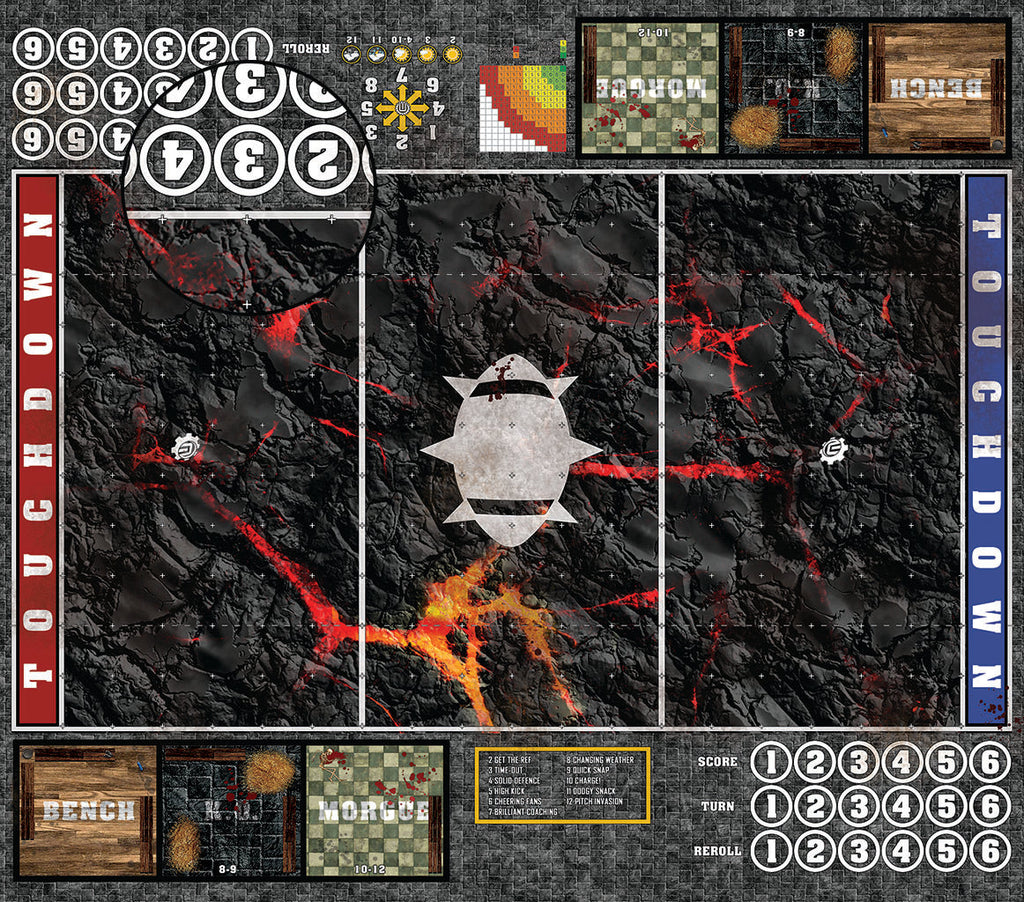Set the TURN row marker to 6
The width and height of the screenshot is (1024, 902).
pos(990,807)
